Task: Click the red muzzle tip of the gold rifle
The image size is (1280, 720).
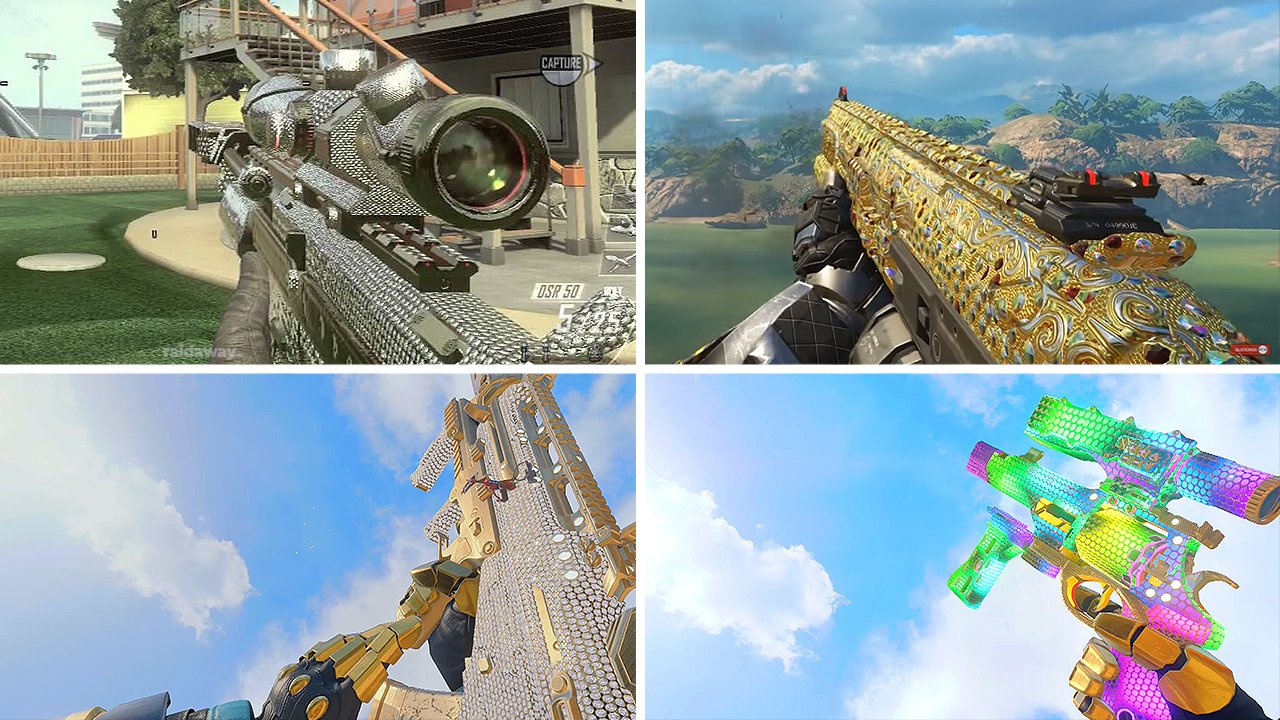Action: tap(845, 92)
